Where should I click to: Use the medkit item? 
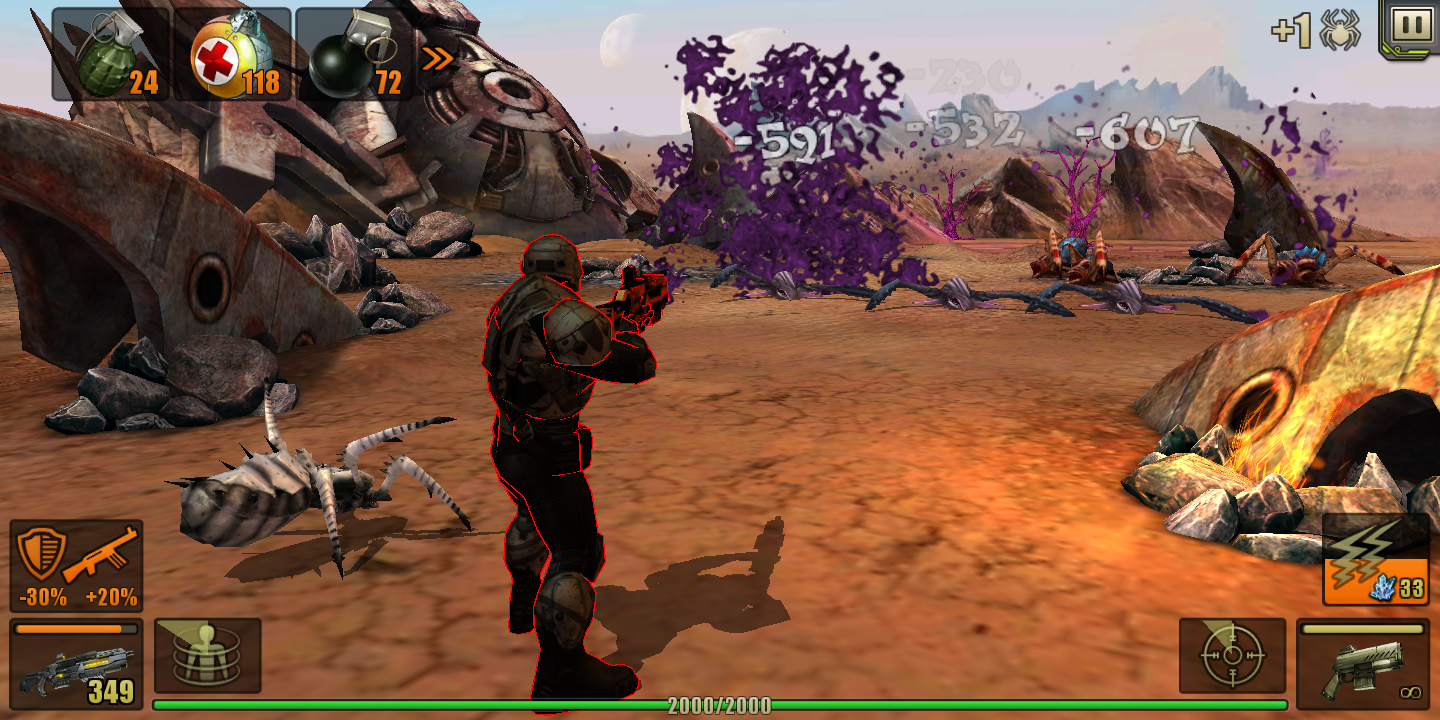(x=233, y=56)
